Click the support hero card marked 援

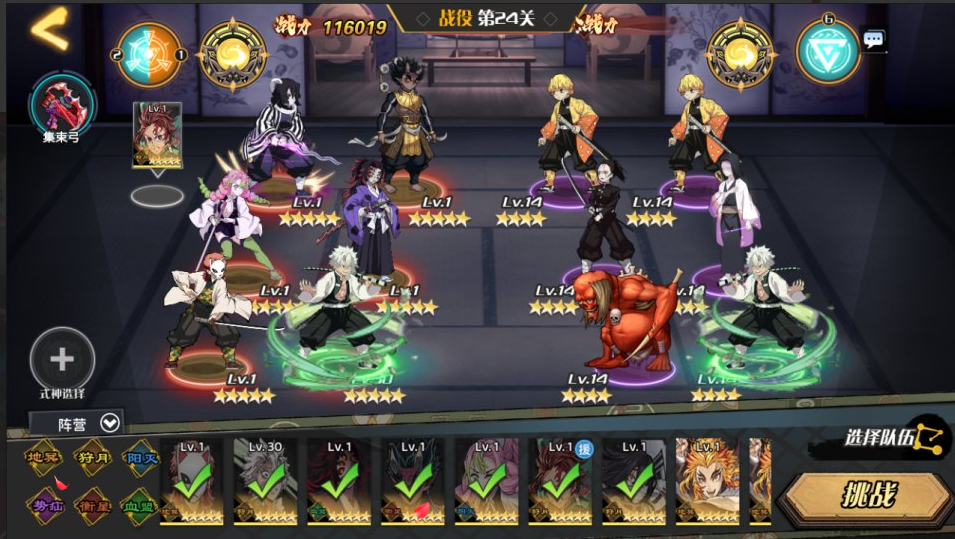pos(561,481)
